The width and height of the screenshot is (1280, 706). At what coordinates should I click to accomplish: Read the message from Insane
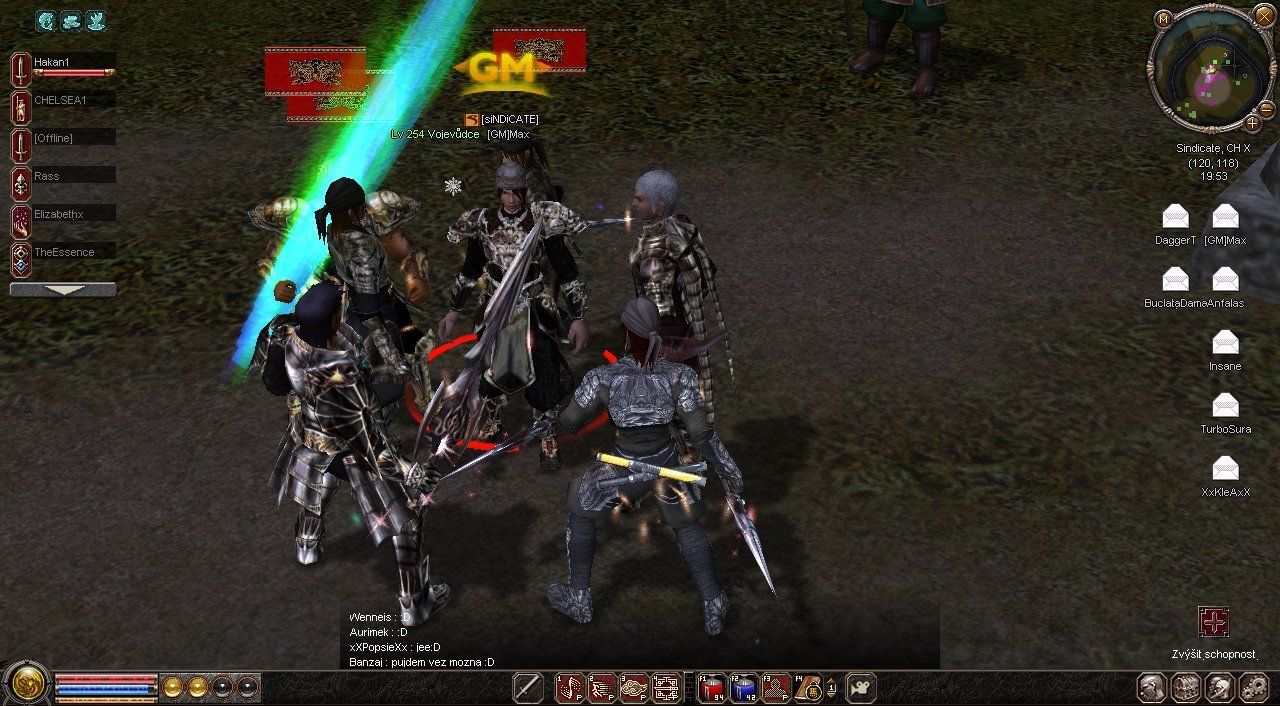pos(1225,343)
